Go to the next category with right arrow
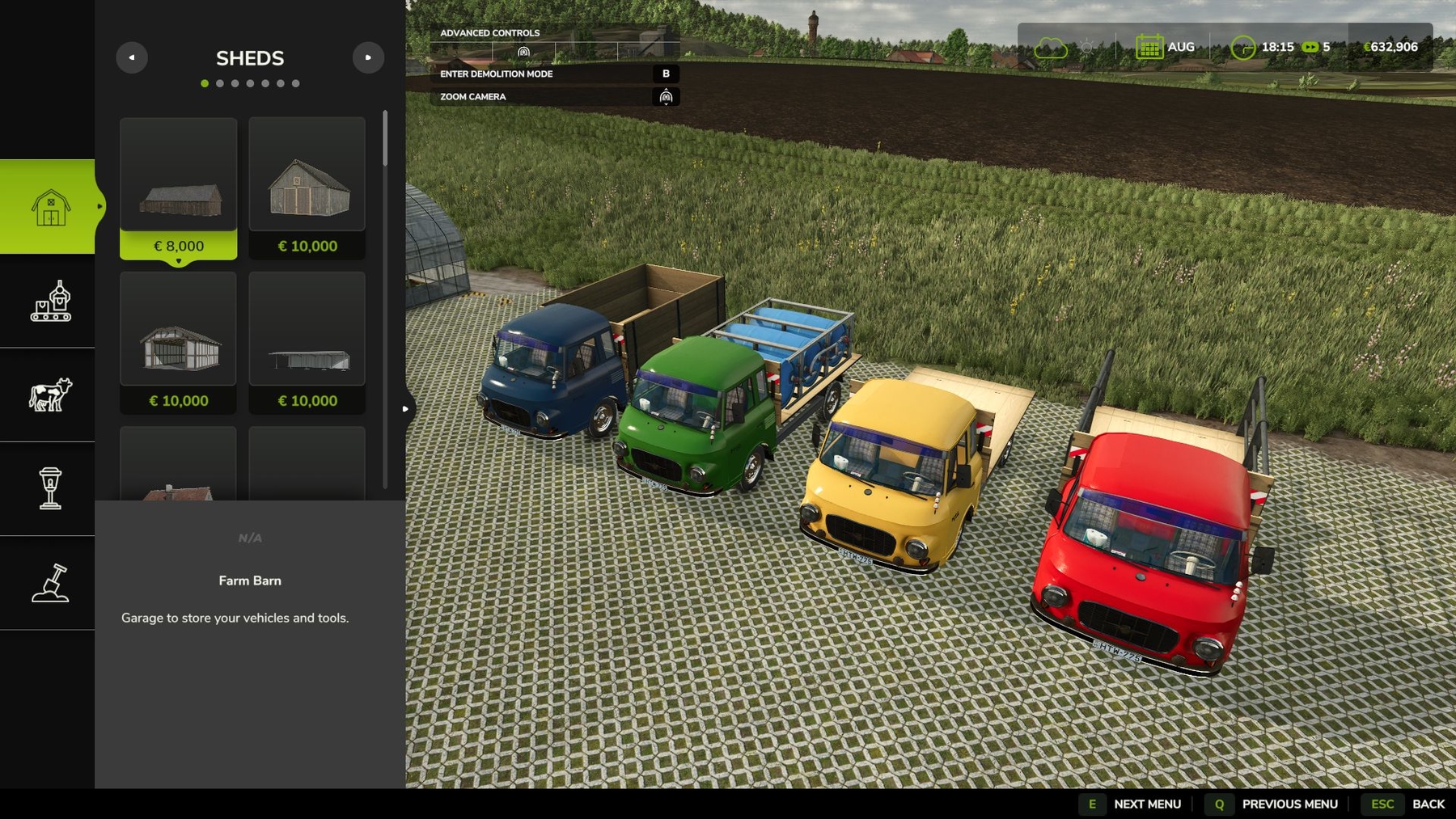Viewport: 1456px width, 819px height. tap(368, 57)
